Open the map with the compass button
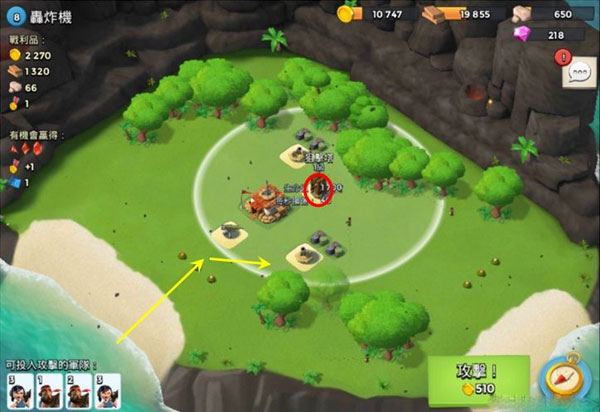 point(562,380)
